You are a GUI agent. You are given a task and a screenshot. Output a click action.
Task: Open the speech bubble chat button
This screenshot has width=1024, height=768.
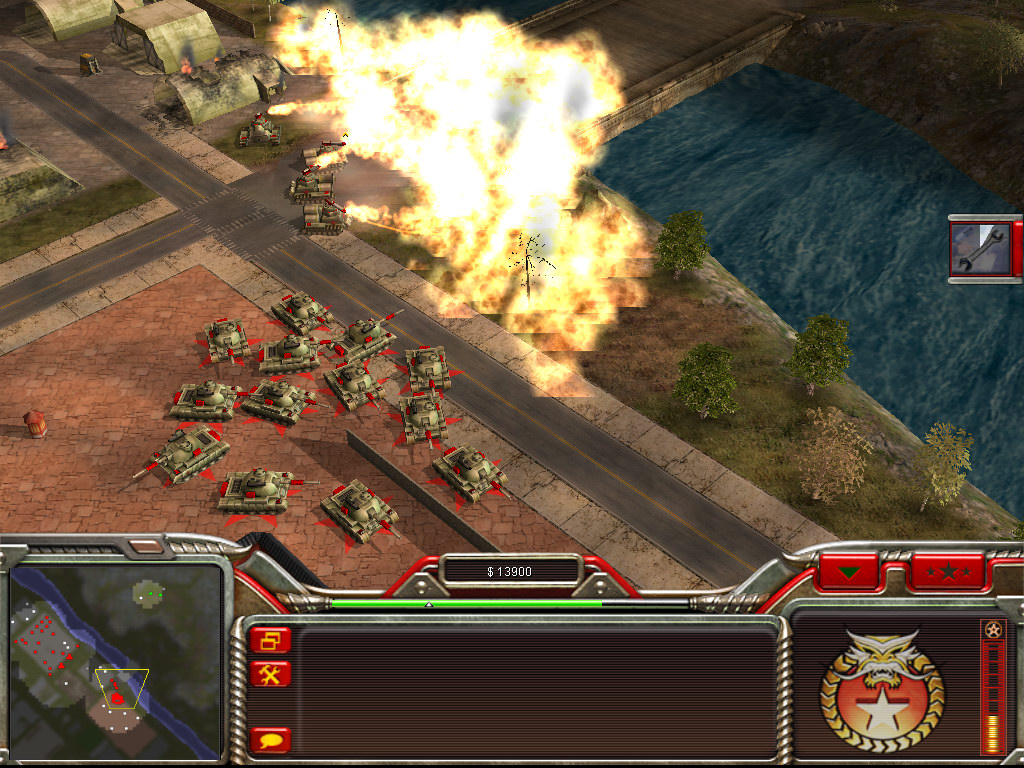(x=270, y=740)
